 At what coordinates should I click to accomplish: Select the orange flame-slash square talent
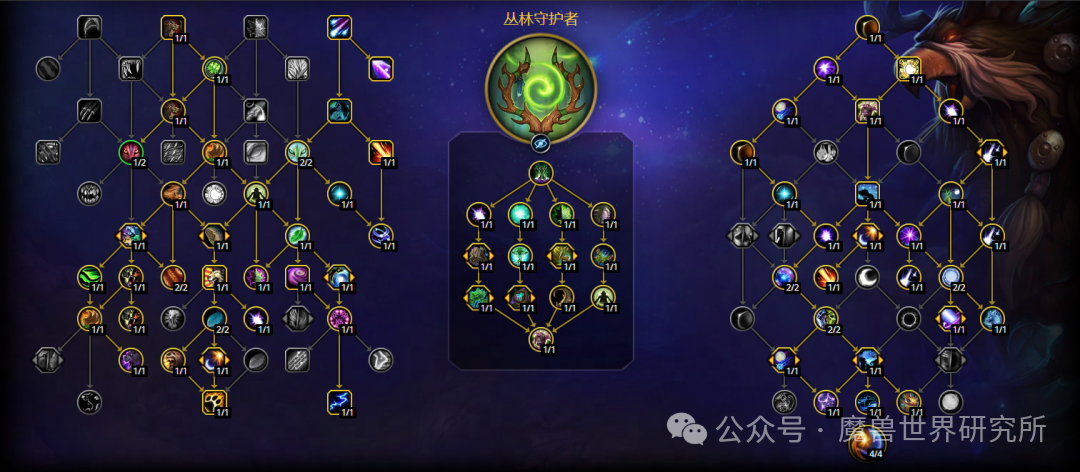click(381, 152)
